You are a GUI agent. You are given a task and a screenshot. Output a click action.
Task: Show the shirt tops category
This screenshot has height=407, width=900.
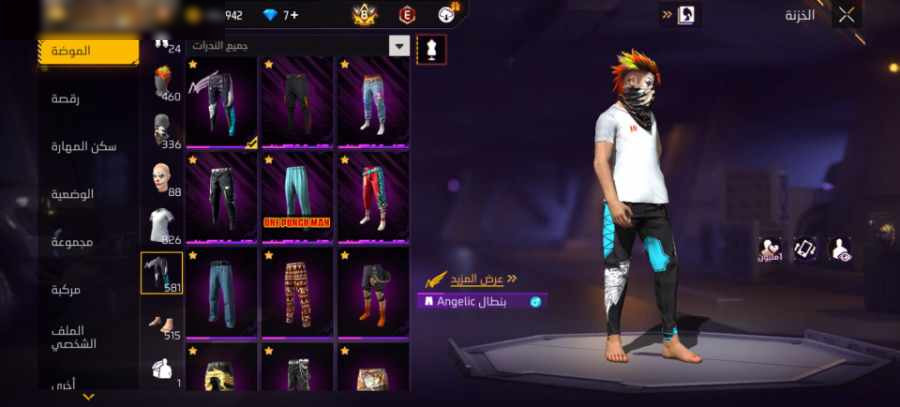tap(161, 224)
